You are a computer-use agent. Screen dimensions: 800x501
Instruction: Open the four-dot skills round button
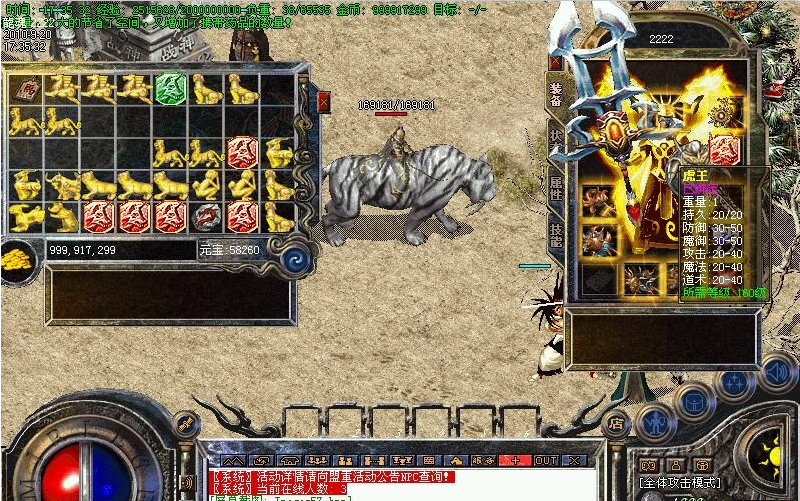(736, 385)
